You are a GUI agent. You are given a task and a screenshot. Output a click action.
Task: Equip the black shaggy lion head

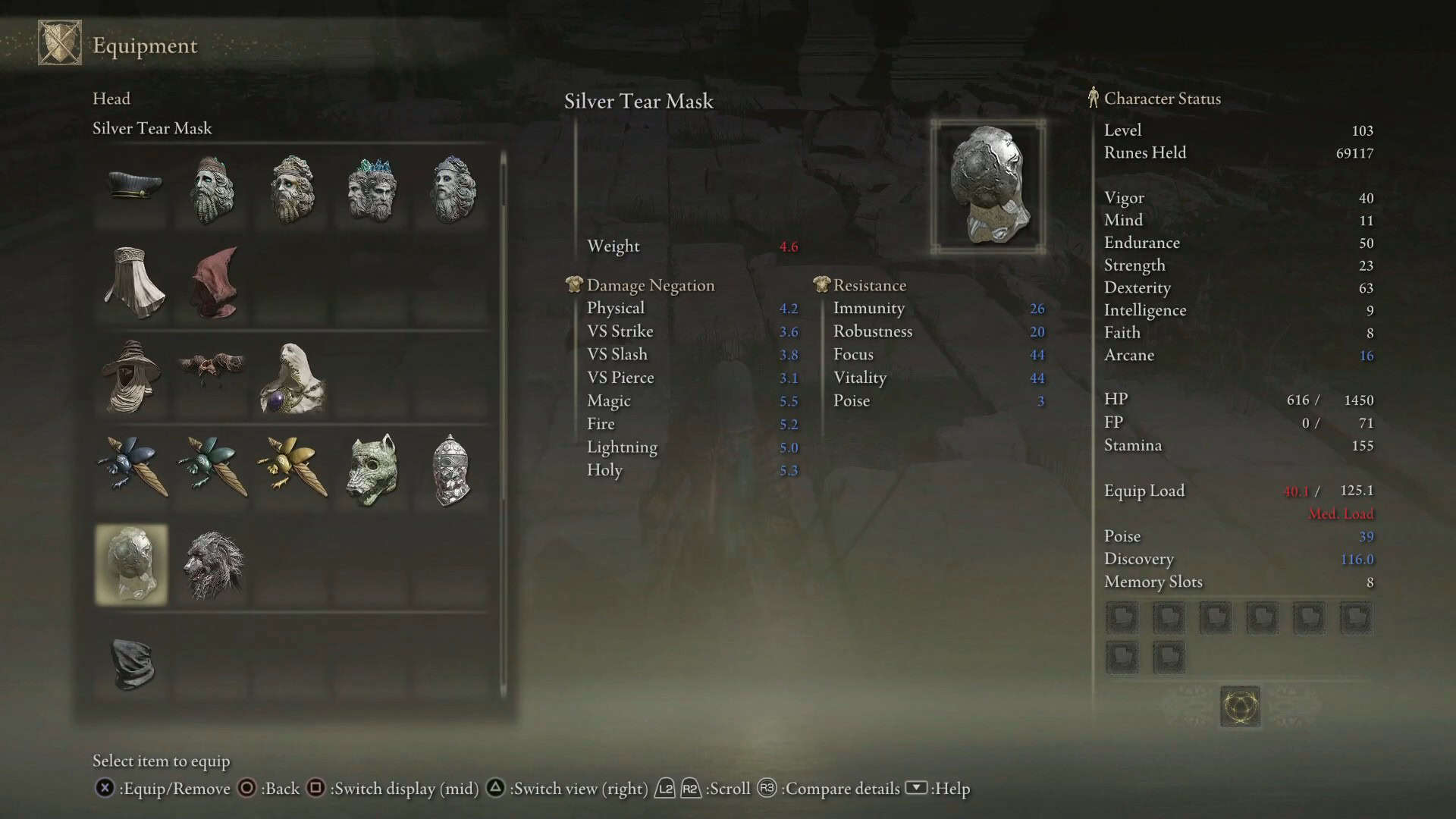[214, 564]
